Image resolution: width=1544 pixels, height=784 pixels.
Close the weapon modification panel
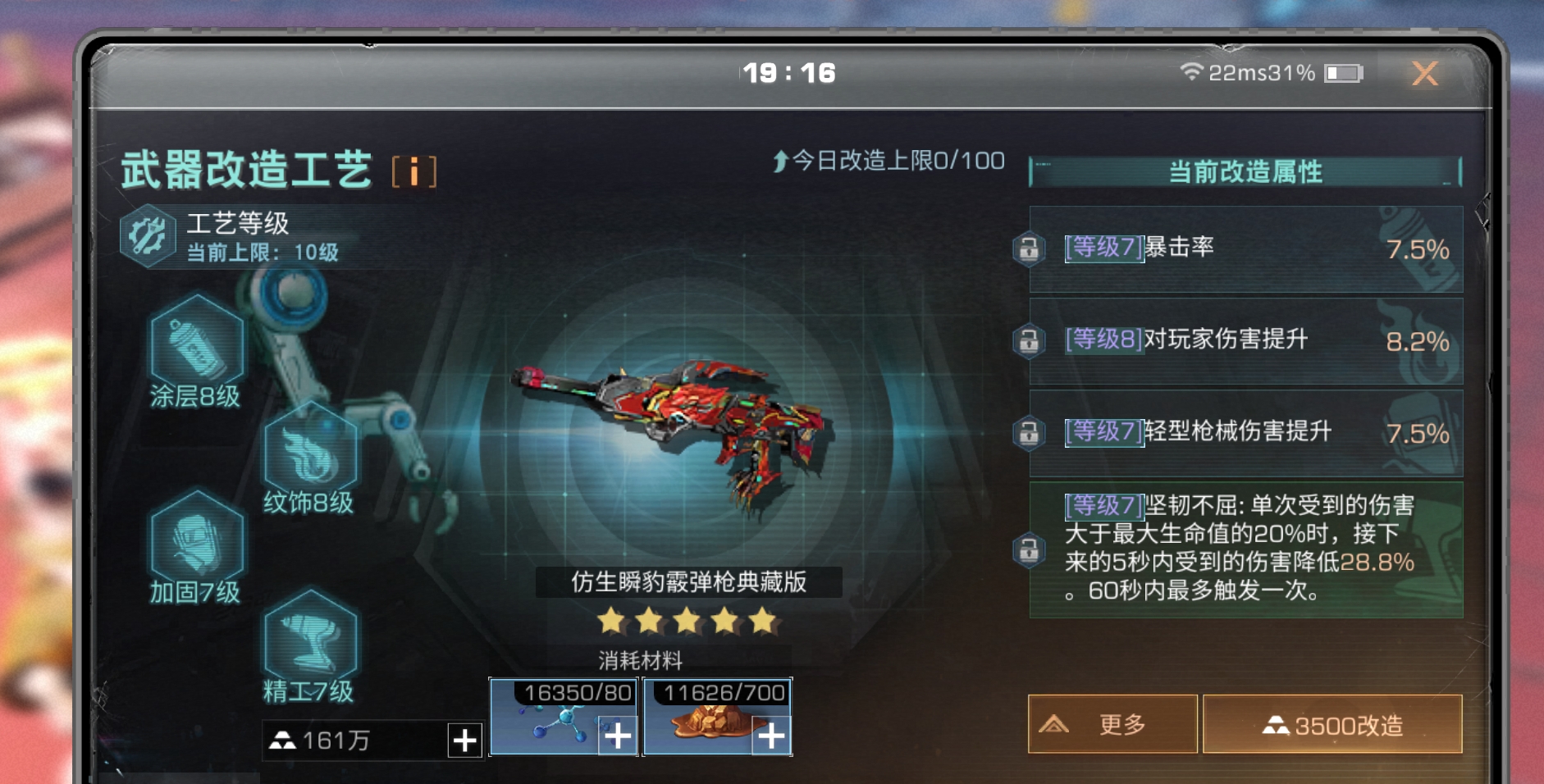(1425, 74)
